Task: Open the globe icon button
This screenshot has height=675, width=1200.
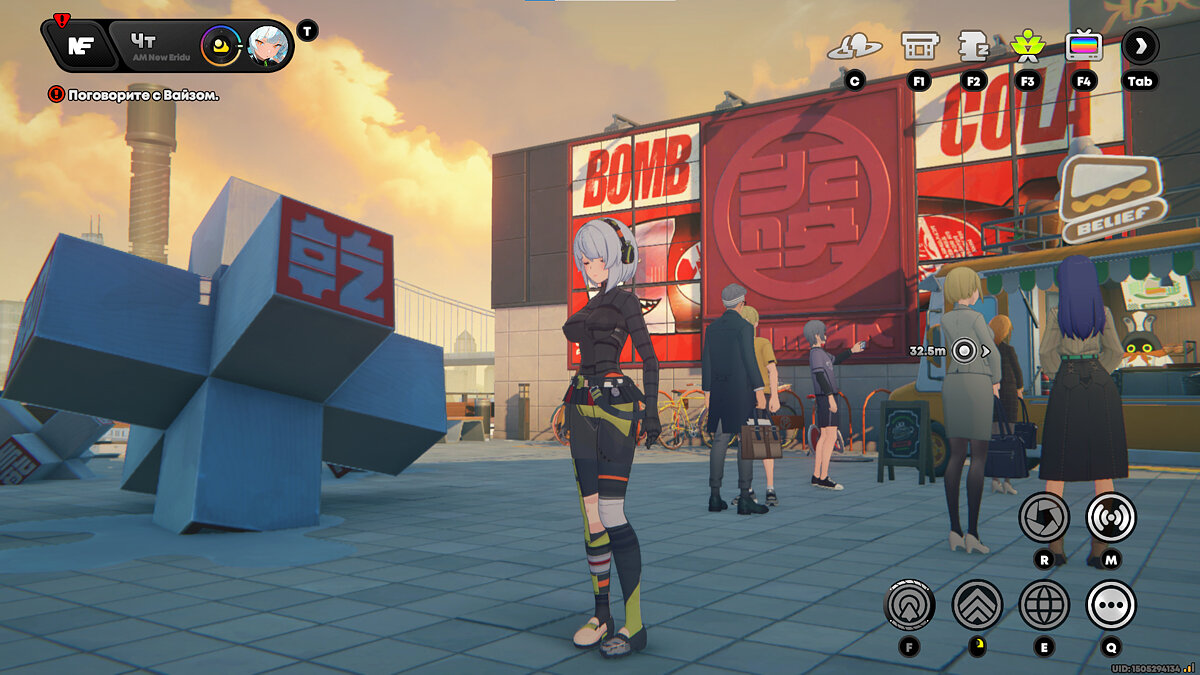Action: click(1044, 604)
